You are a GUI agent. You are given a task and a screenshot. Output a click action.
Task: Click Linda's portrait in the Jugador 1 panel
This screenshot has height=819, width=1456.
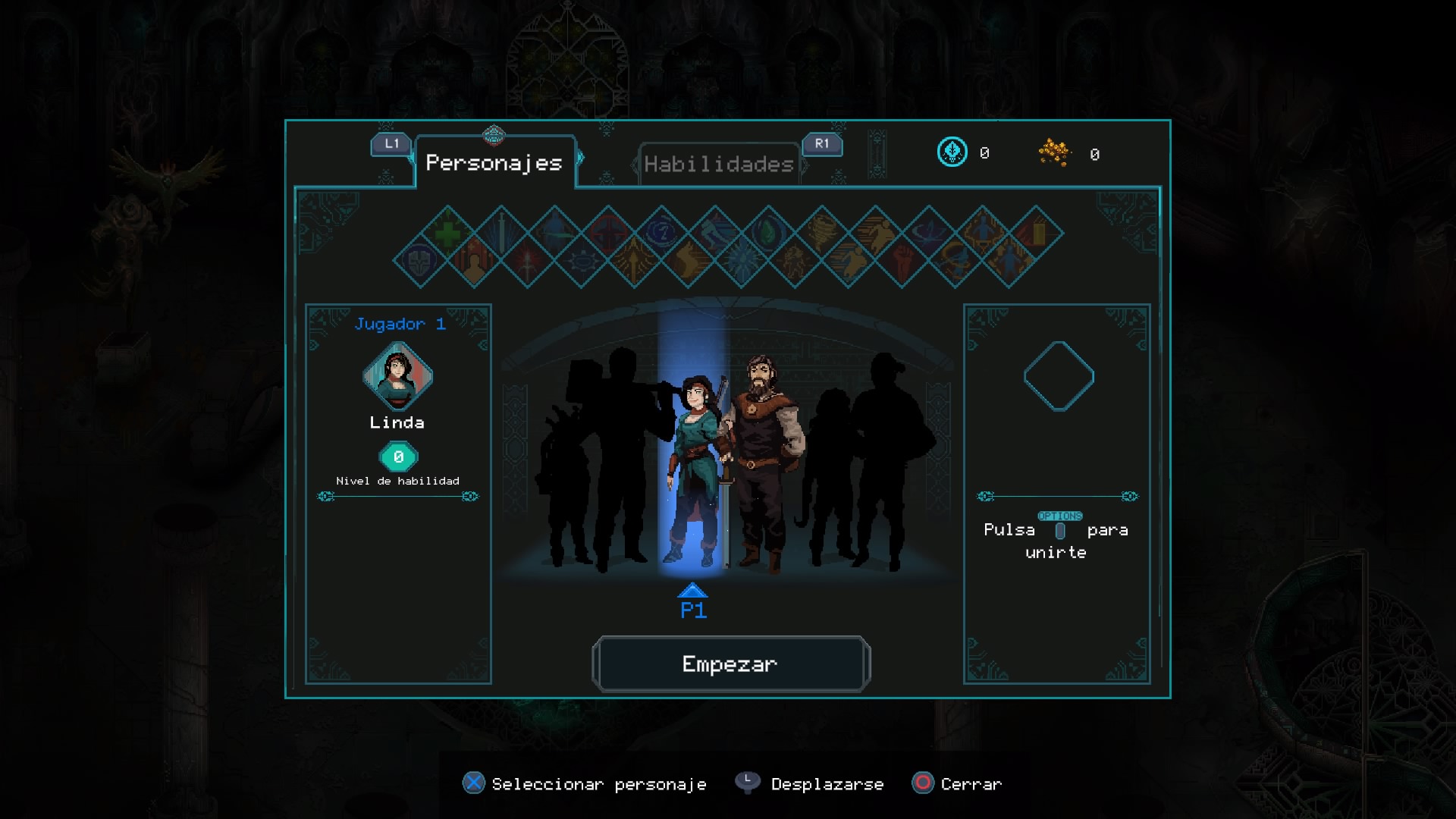tap(397, 376)
